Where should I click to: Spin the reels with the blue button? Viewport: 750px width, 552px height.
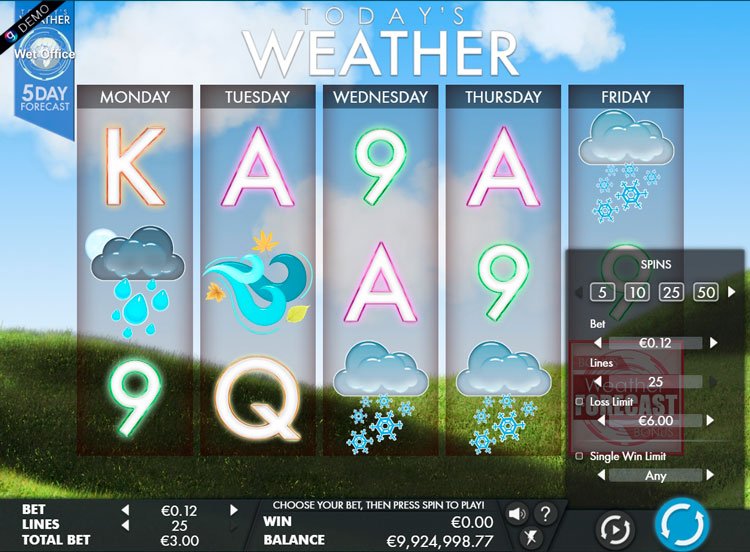click(x=682, y=523)
